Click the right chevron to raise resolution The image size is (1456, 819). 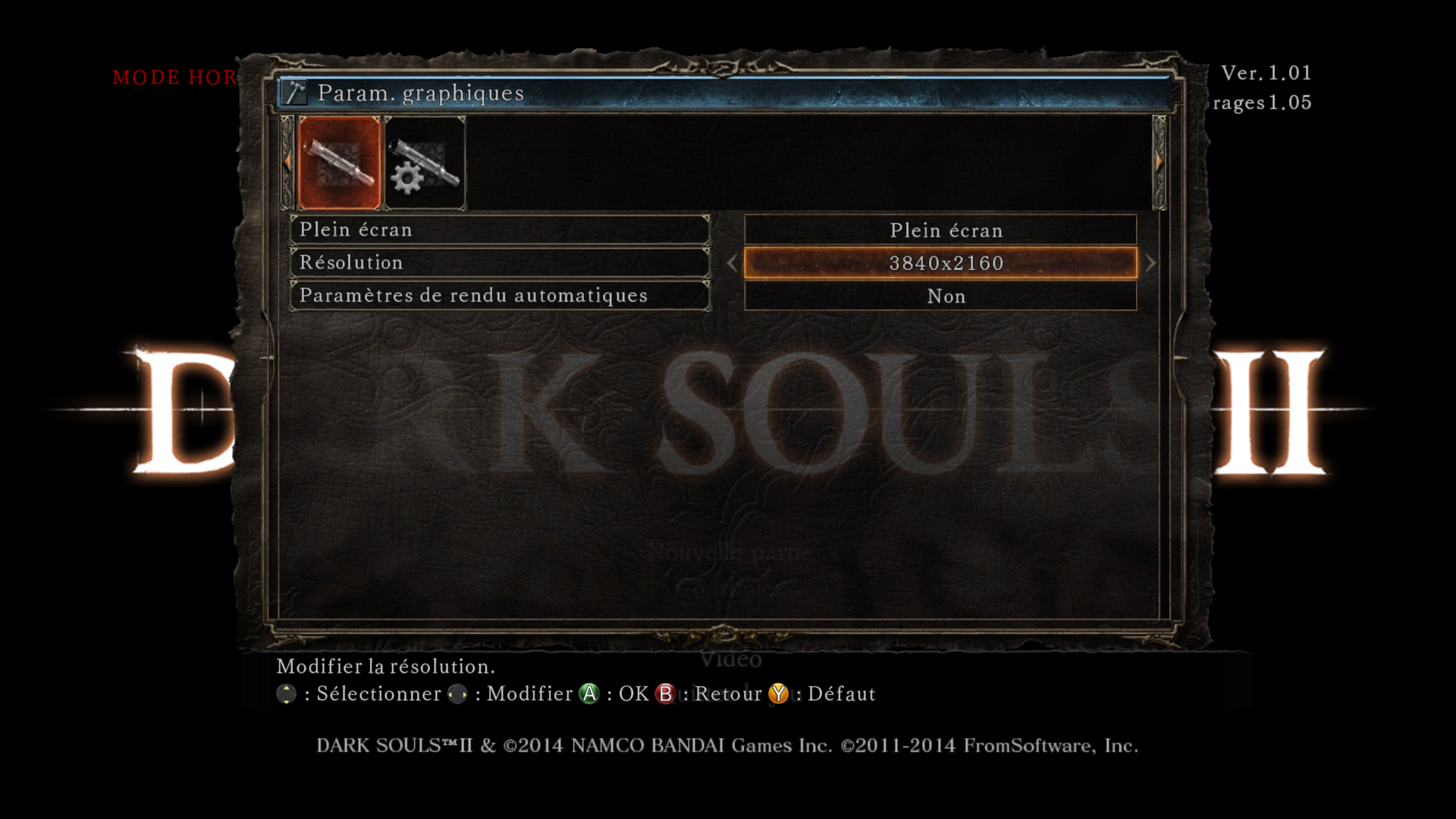coord(1150,263)
